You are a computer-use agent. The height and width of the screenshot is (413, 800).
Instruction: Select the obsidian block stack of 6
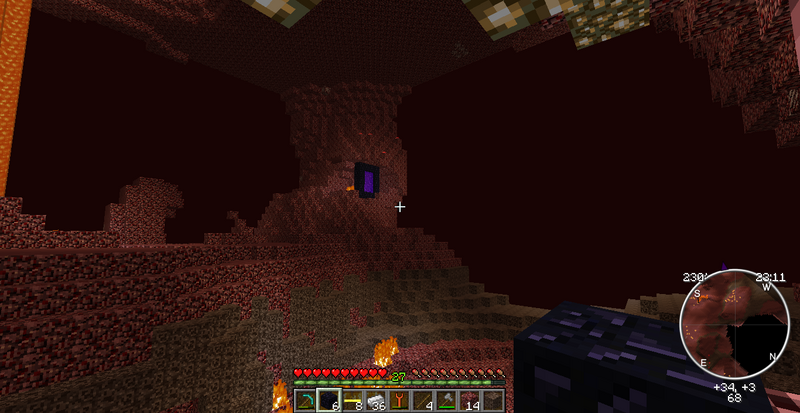pos(329,400)
